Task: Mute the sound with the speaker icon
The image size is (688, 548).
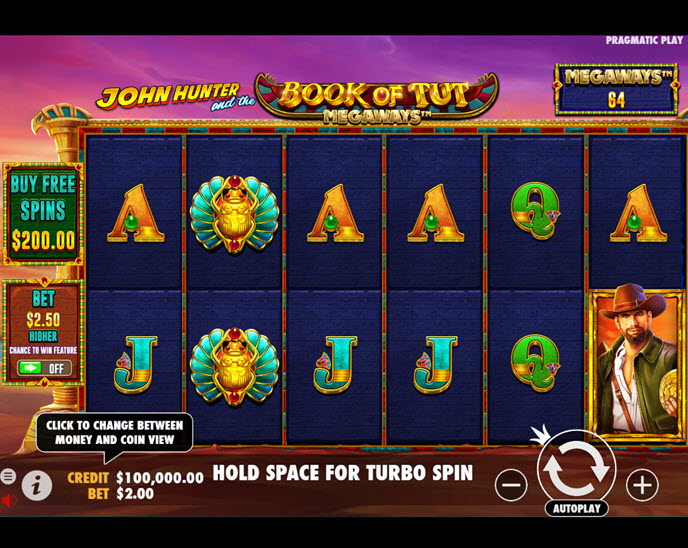Action: coord(9,500)
